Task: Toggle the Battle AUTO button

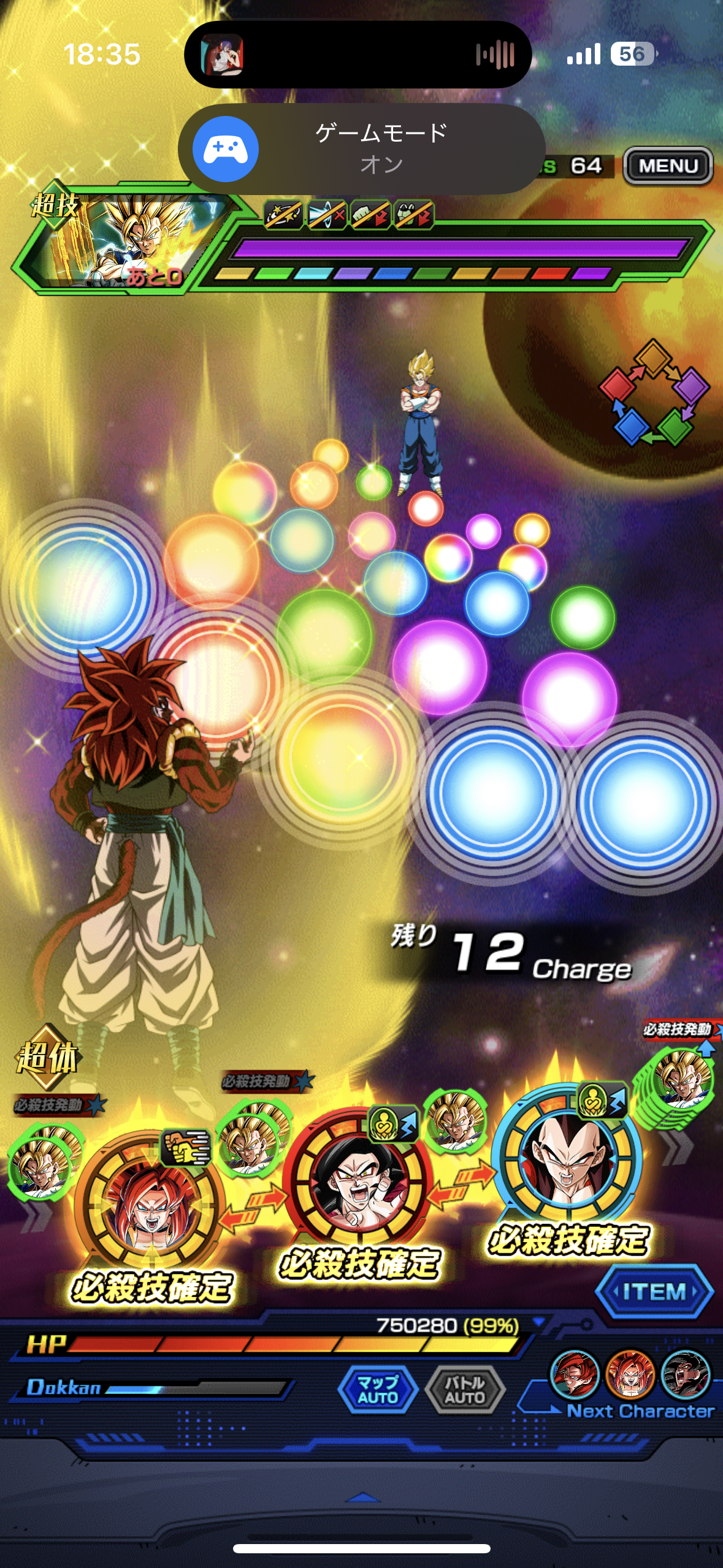Action: coord(465,1389)
